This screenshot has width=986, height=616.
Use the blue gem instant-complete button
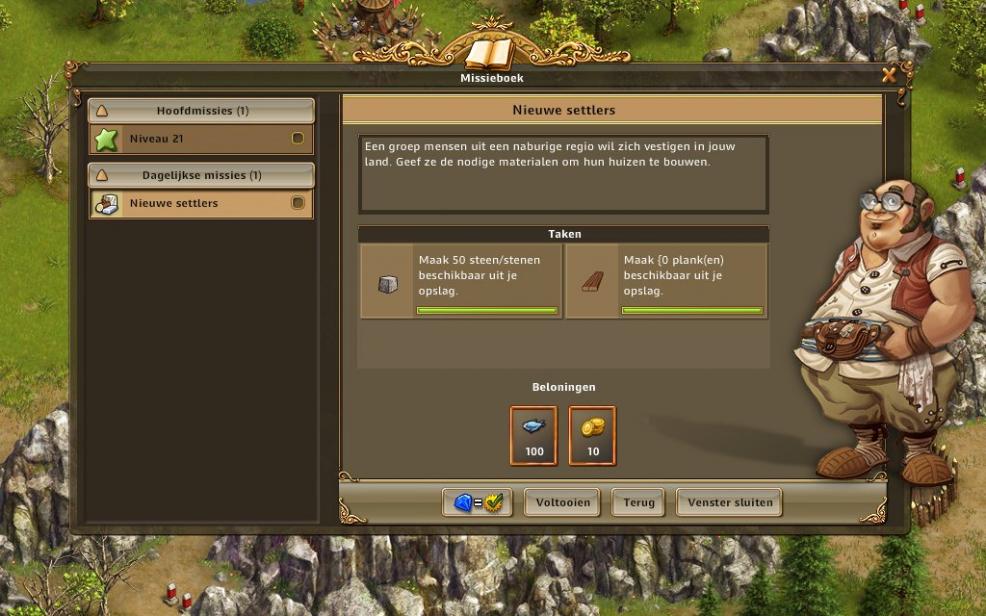pyautogui.click(x=477, y=502)
